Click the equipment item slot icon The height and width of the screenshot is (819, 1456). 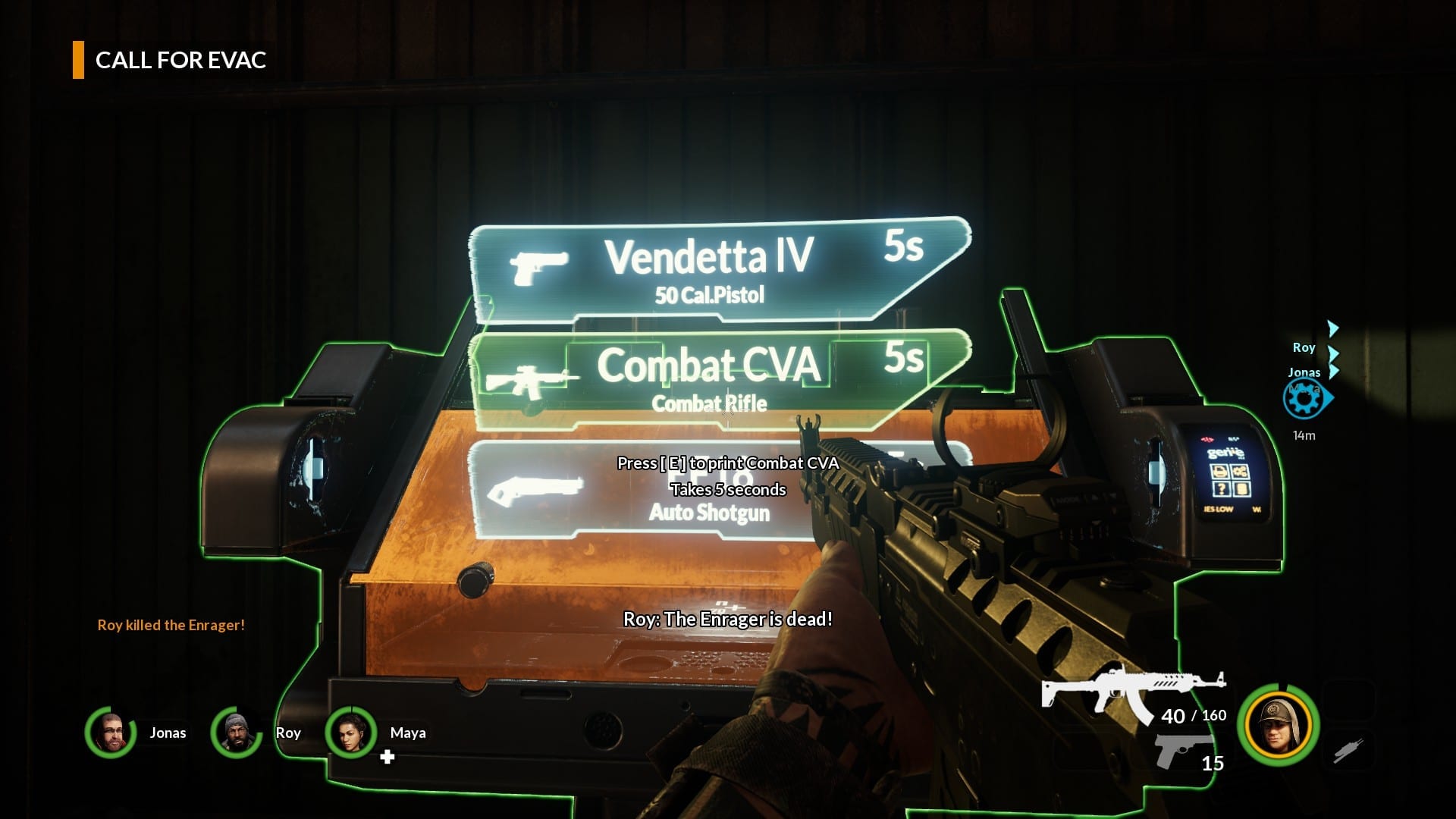[1348, 751]
